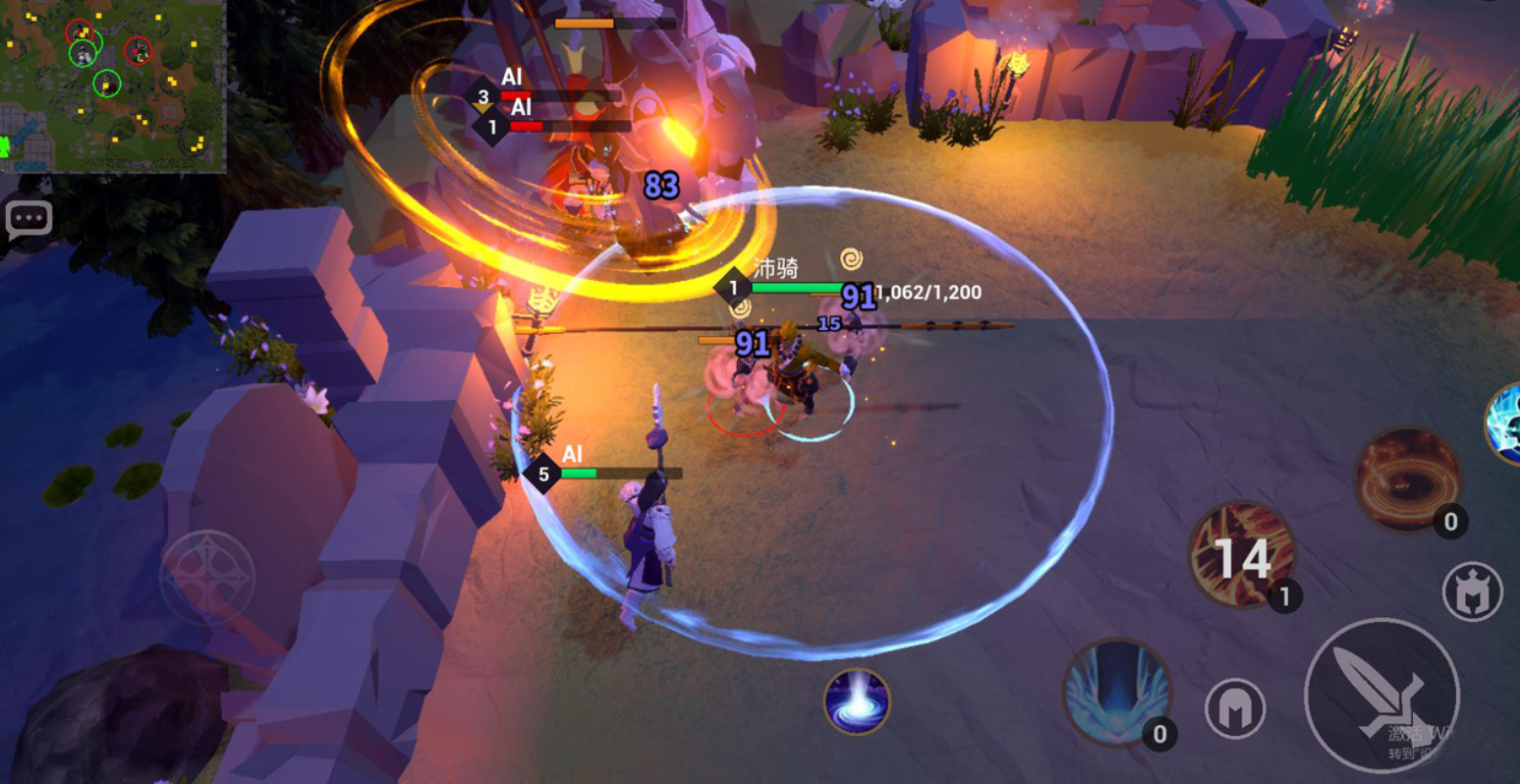Select the plain helmet target button
The image size is (1520, 784).
(1235, 708)
